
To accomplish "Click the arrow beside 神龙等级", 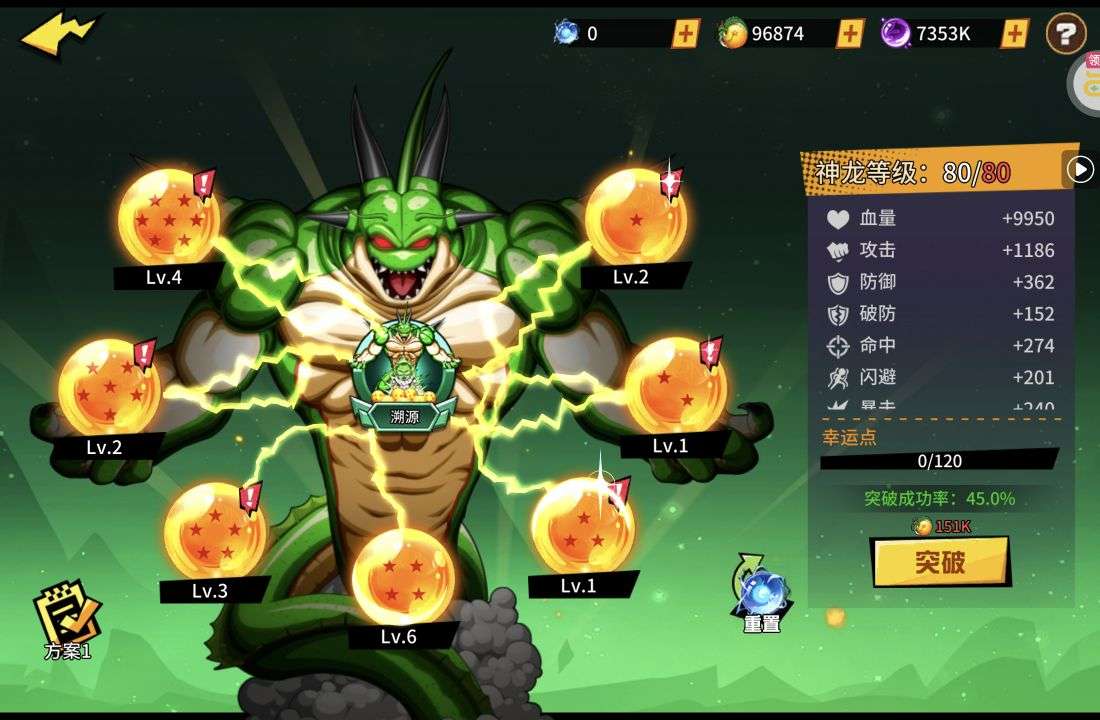I will [1080, 170].
